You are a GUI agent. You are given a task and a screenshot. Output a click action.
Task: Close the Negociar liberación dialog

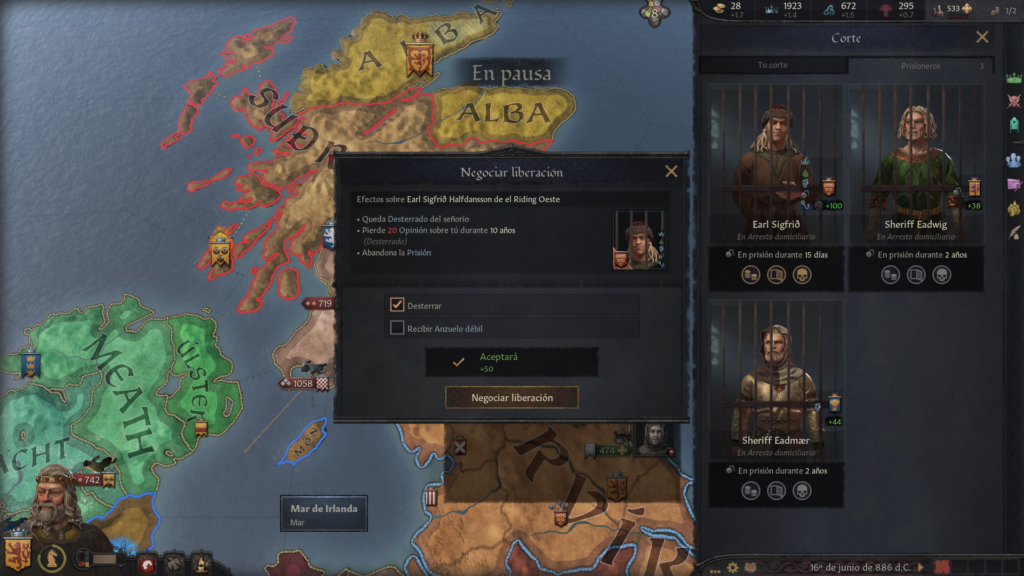[x=671, y=172]
